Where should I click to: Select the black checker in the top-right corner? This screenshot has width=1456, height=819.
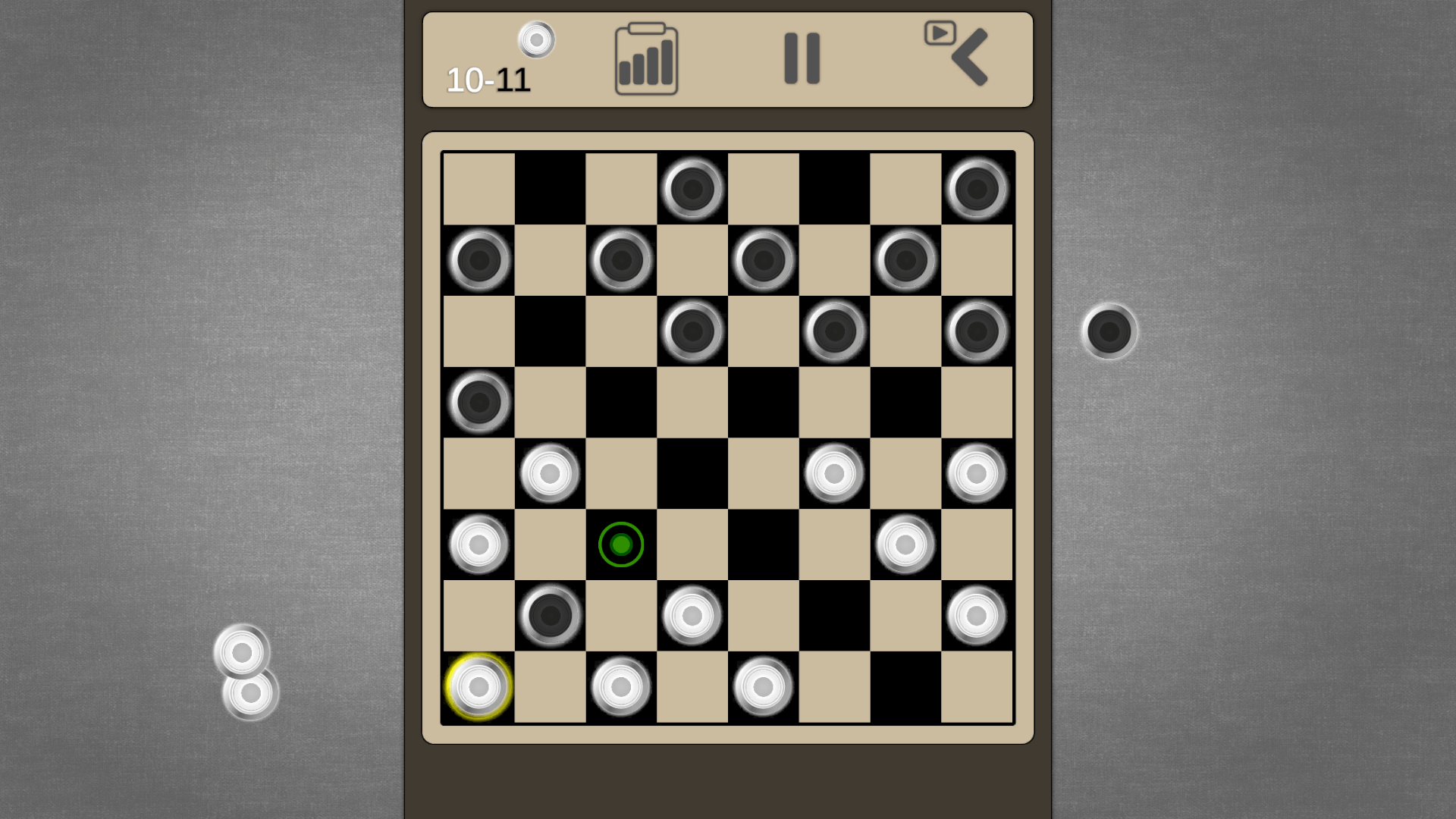point(977,190)
